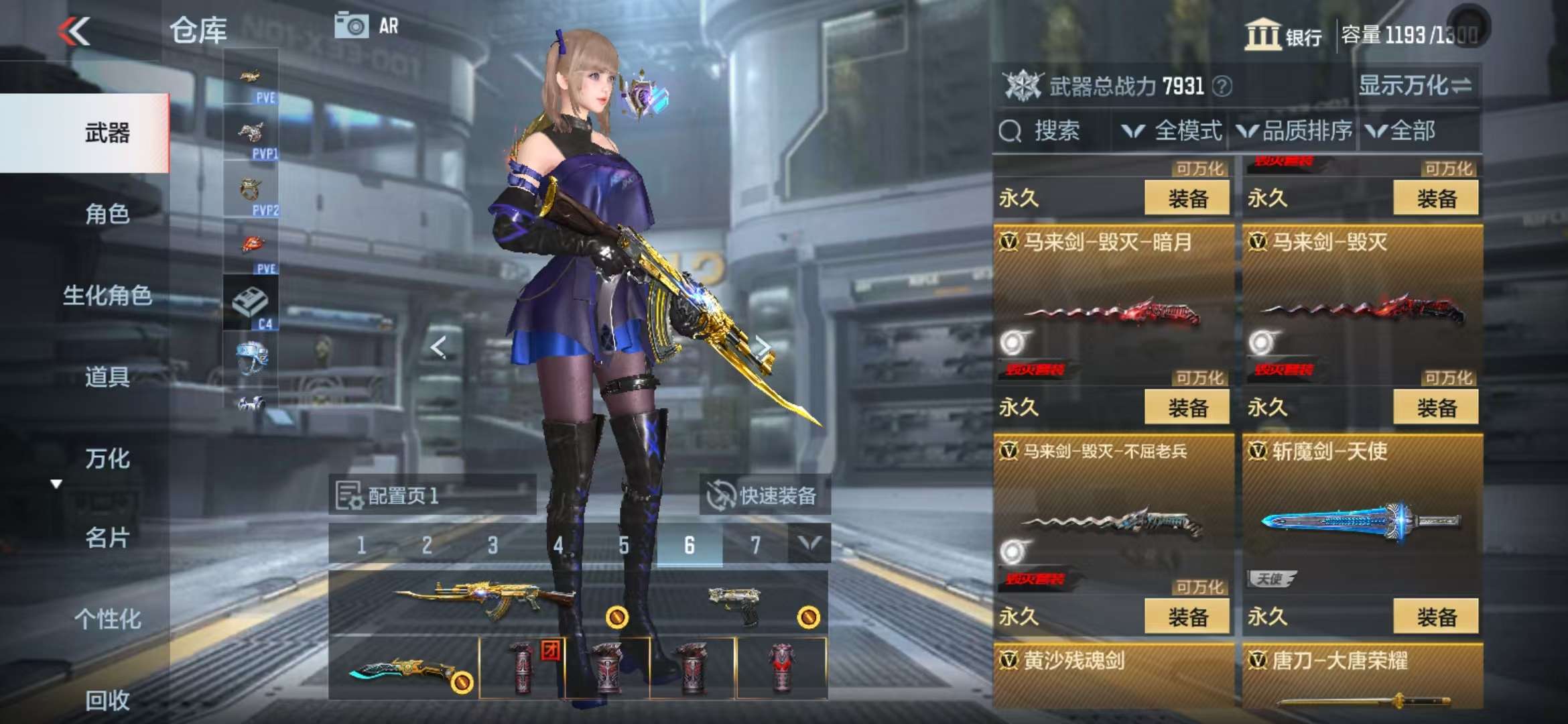Viewport: 1568px width, 724px height.
Task: Open the 万化 category
Action: (107, 459)
